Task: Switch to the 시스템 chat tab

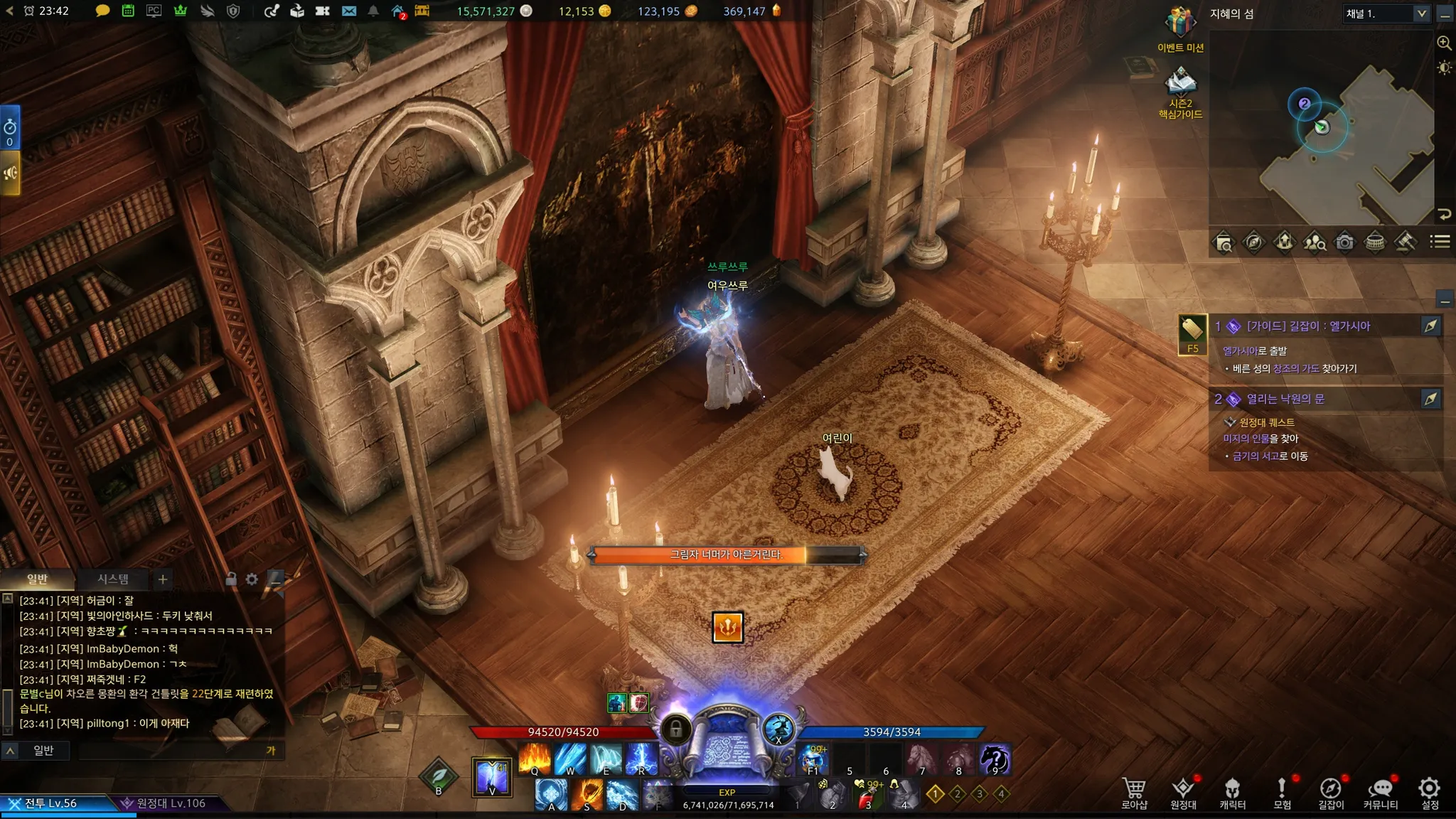Action: [x=113, y=579]
